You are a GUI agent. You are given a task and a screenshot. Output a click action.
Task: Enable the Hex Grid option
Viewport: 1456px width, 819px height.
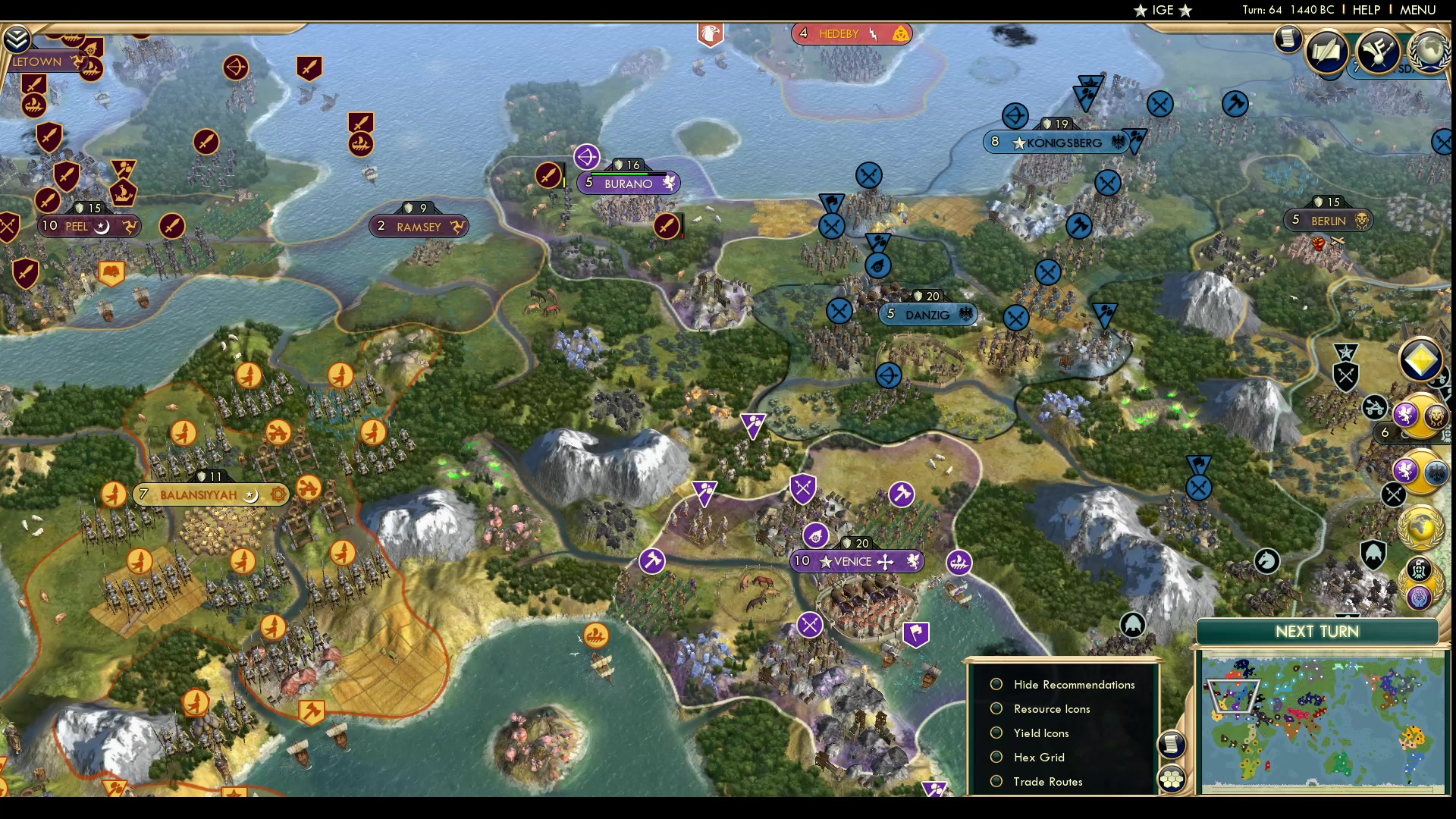(x=996, y=757)
